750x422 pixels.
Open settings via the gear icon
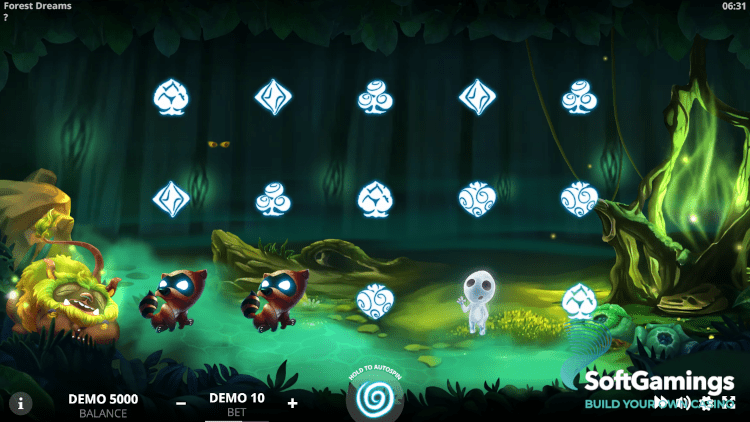point(706,403)
